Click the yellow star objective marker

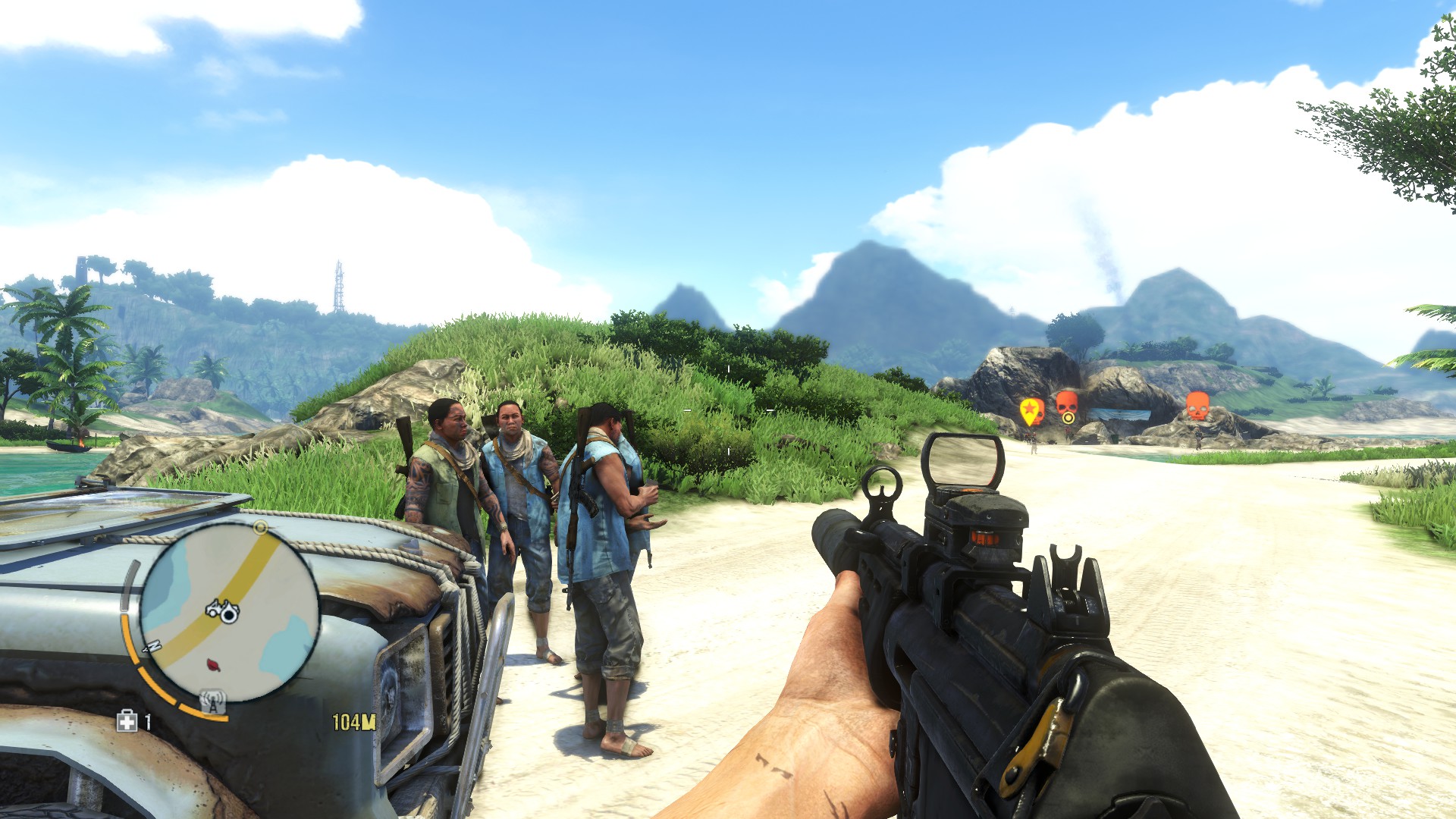coord(1031,411)
